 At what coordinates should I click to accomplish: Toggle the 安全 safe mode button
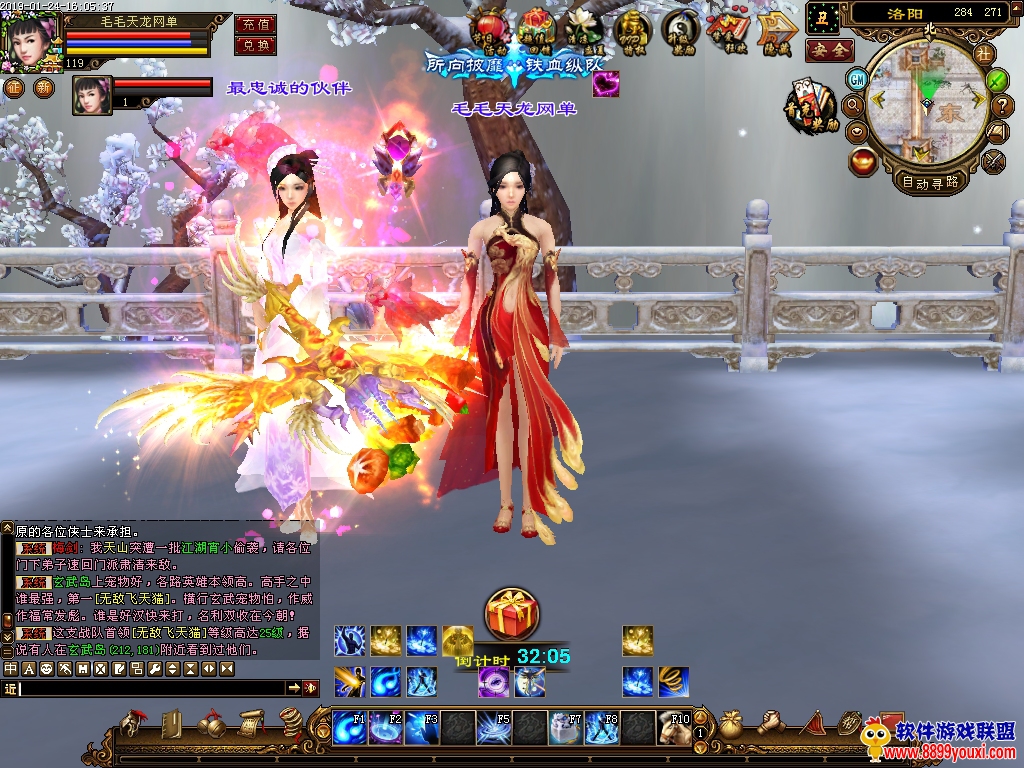click(829, 49)
